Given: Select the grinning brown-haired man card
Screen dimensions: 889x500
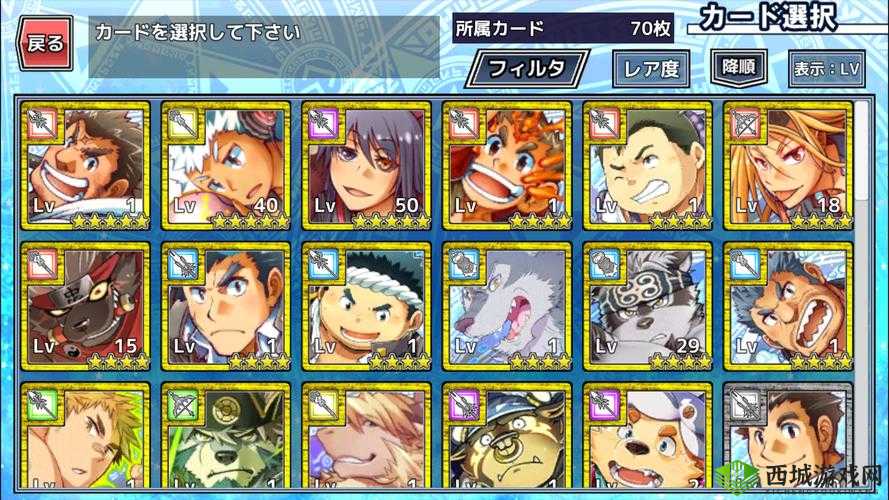Looking at the screenshot, I should point(84,165).
